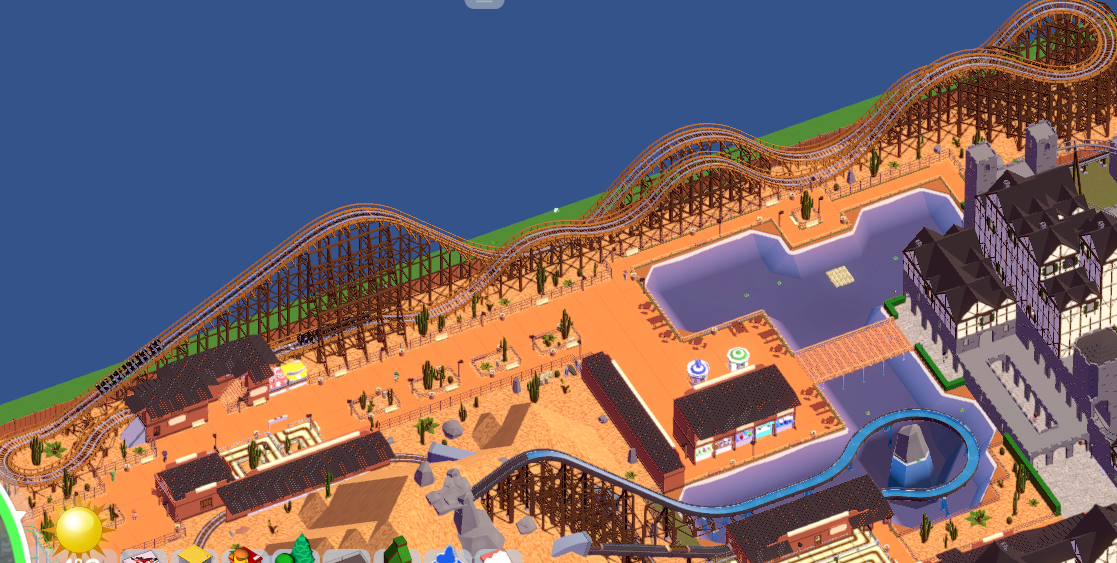This screenshot has width=1117, height=563.
Task: Select the yellow path tile tool
Action: [193, 555]
